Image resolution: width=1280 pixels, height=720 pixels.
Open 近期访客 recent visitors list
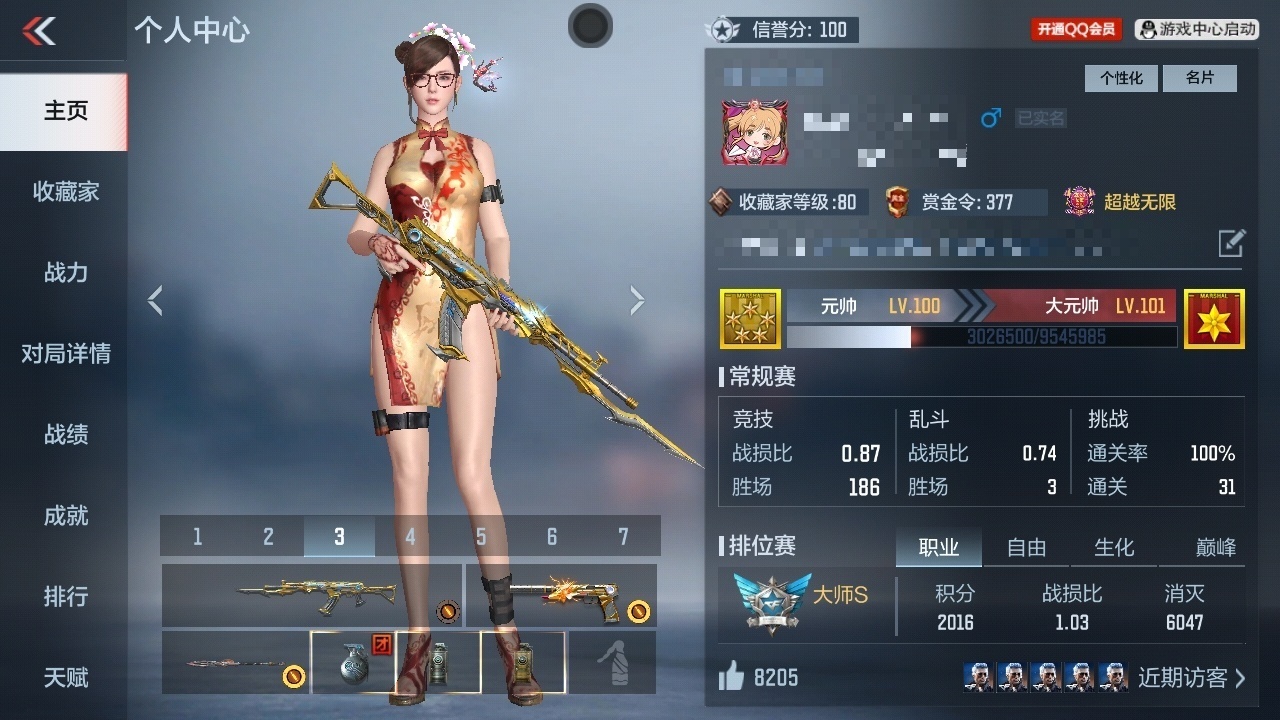click(1192, 678)
